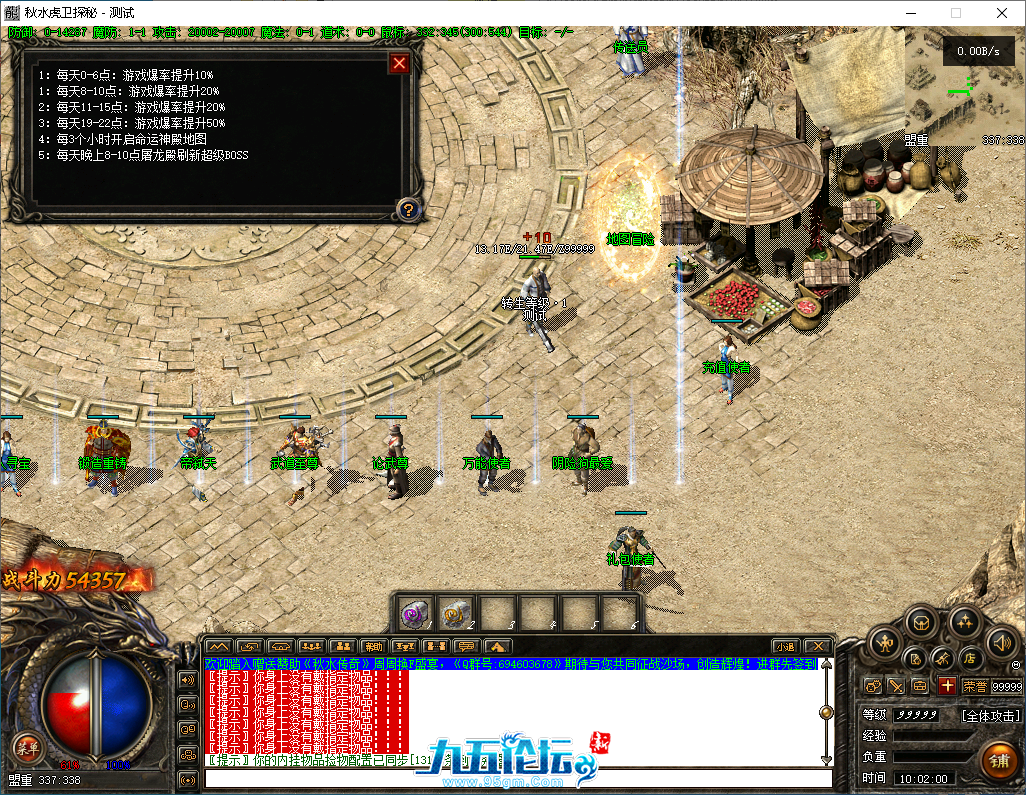Image resolution: width=1026 pixels, height=795 pixels.
Task: Click the red plus button
Action: point(947,686)
